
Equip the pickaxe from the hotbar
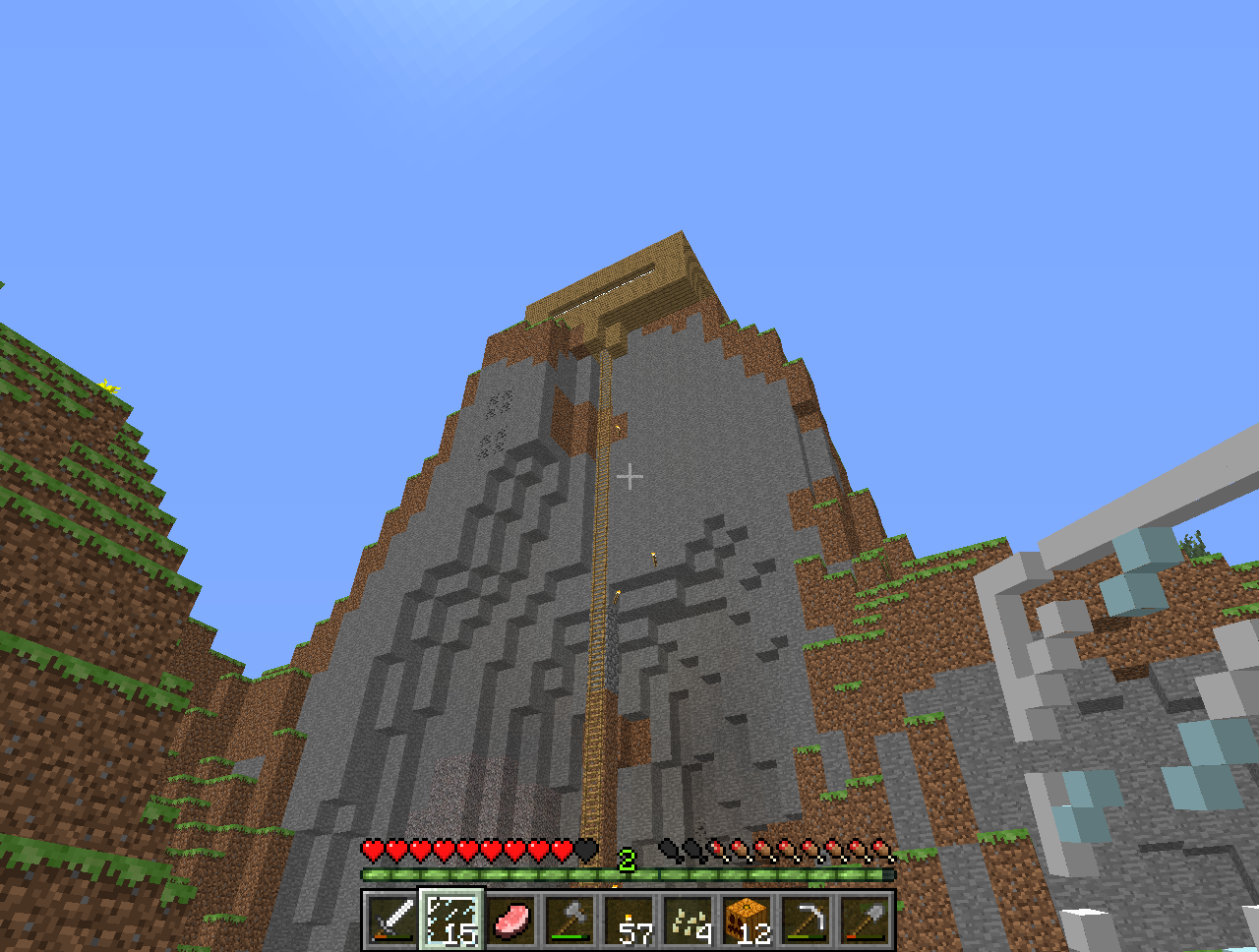click(807, 921)
